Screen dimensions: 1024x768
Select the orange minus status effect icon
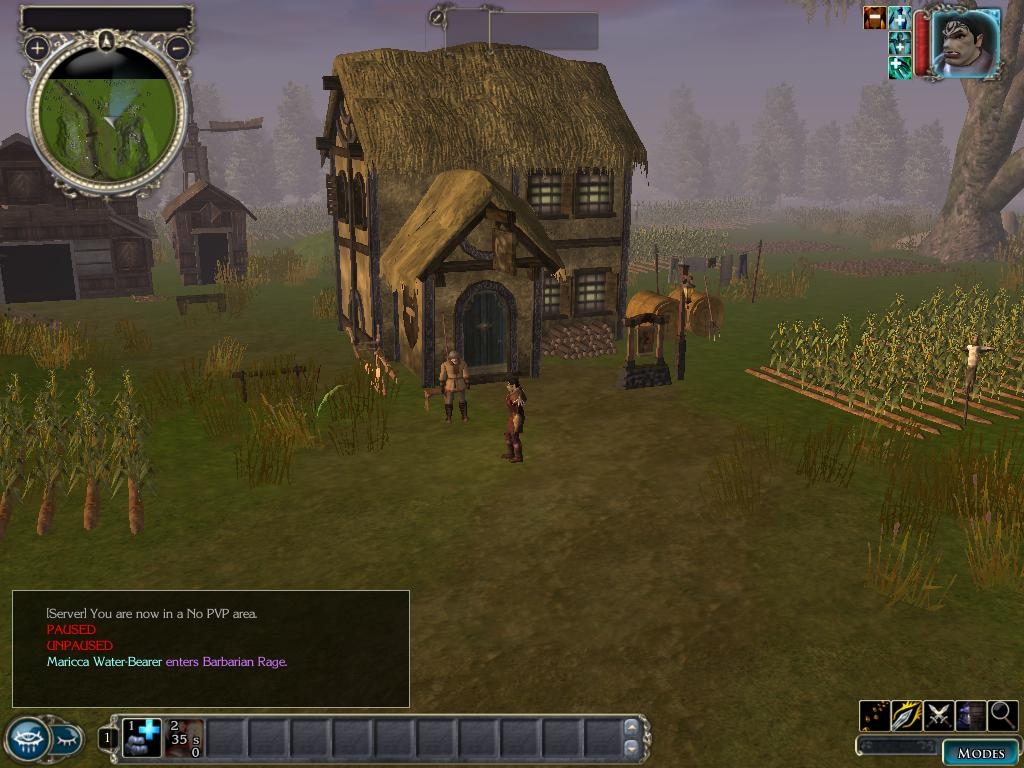(875, 18)
